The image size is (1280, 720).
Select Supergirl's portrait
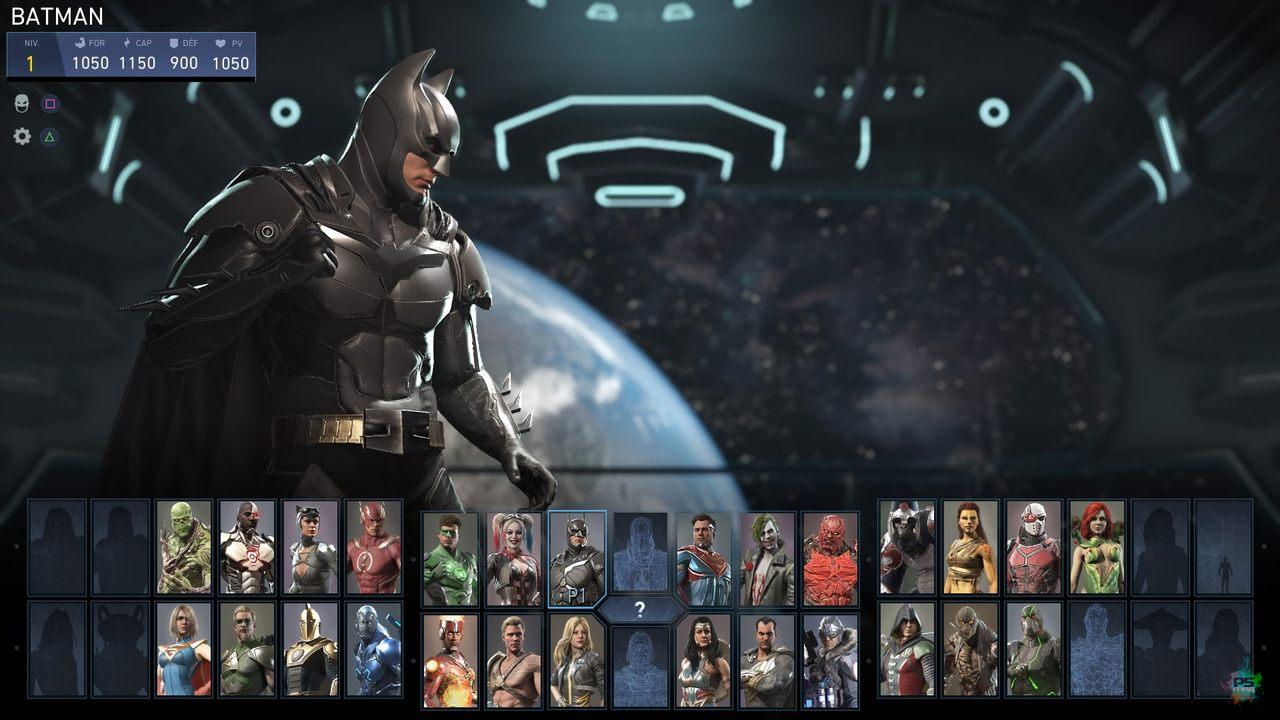(184, 648)
